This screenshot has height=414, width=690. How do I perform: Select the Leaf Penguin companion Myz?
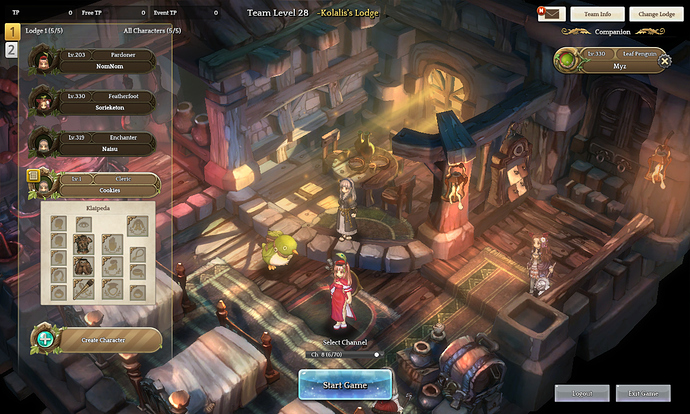click(610, 60)
